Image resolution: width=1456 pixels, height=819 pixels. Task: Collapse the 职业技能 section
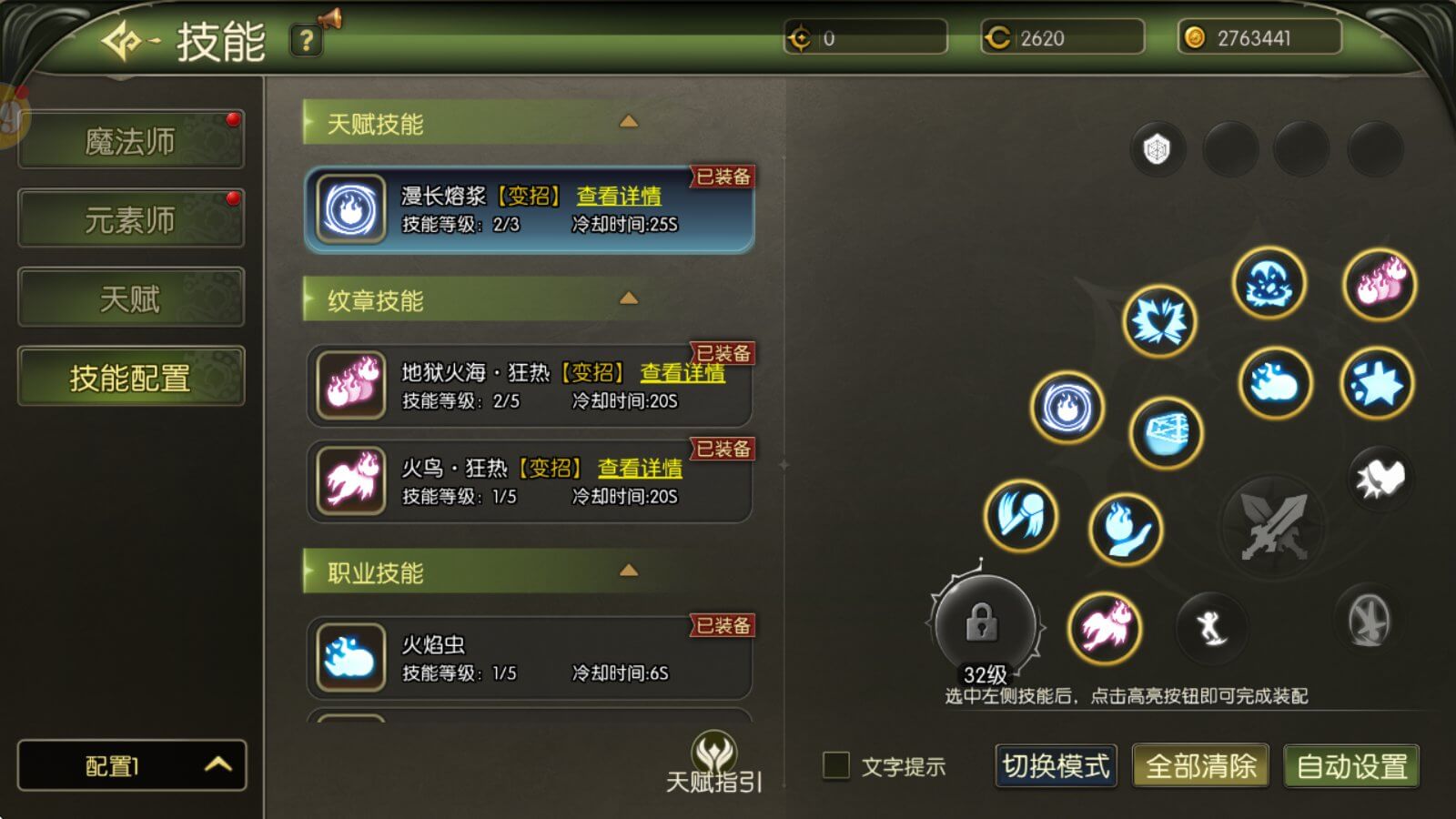pyautogui.click(x=629, y=571)
